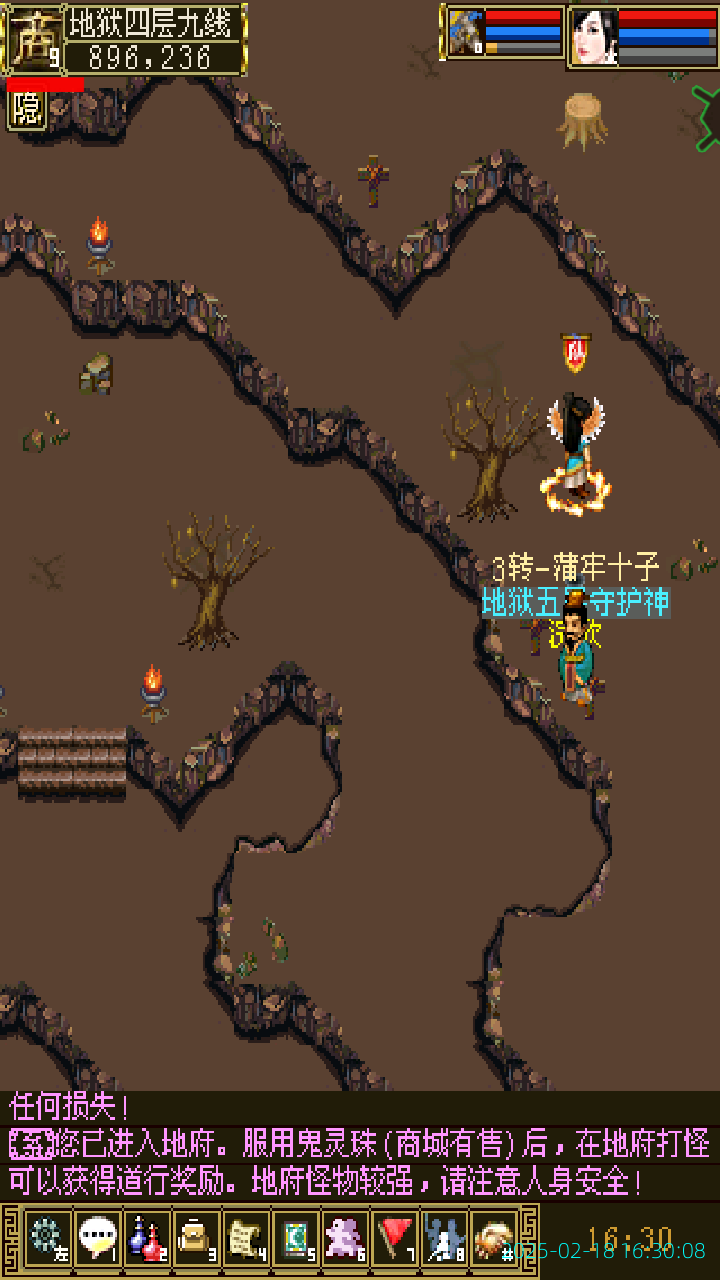Open the parchment scroll quest log

tap(246, 1237)
